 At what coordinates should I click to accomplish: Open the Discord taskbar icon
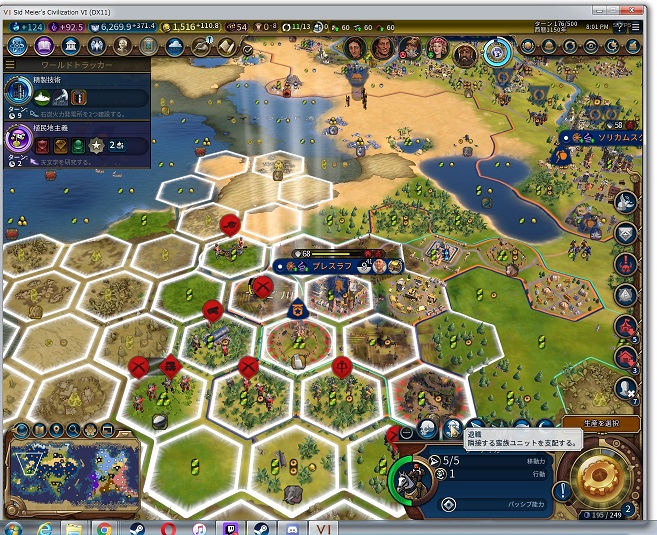(291, 527)
